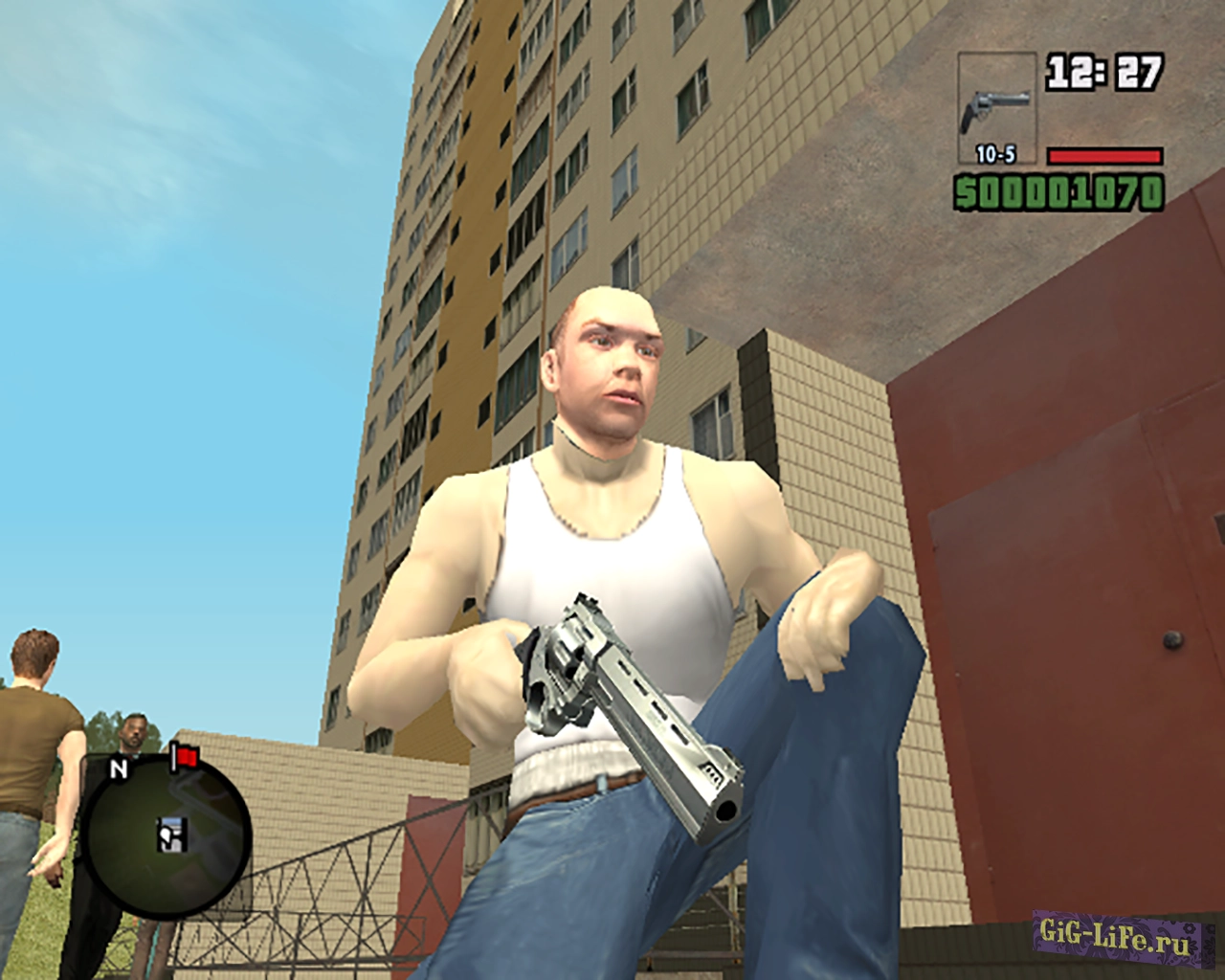The image size is (1225, 980).
Task: Select the N north indicator above the radar
Action: pos(118,768)
